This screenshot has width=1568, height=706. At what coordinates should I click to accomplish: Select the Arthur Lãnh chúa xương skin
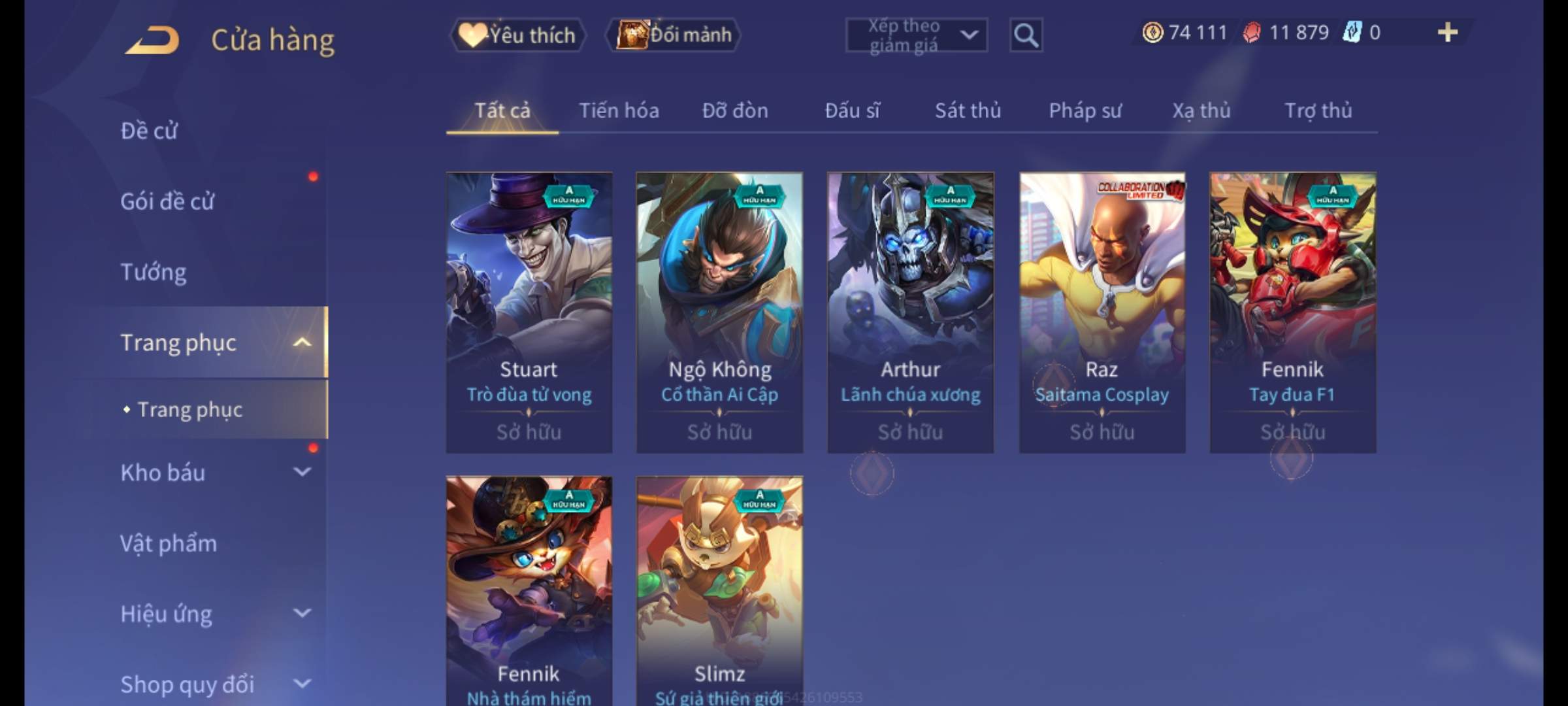910,312
